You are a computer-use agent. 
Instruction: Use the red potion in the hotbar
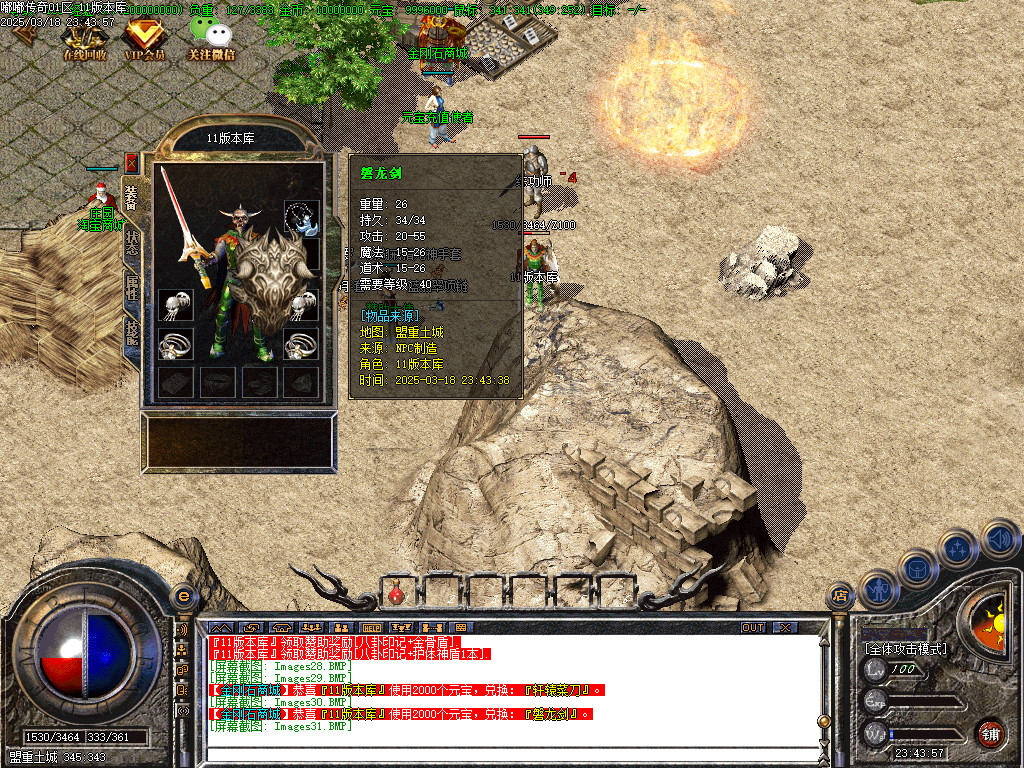397,593
